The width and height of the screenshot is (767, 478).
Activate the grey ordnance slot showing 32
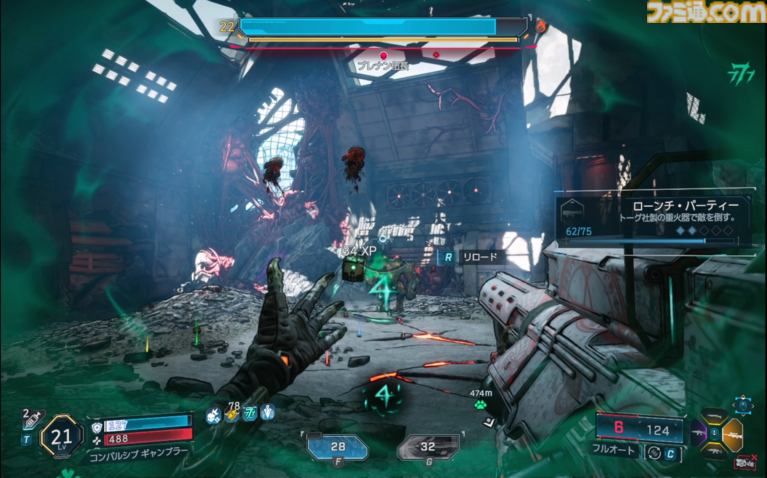pyautogui.click(x=428, y=446)
